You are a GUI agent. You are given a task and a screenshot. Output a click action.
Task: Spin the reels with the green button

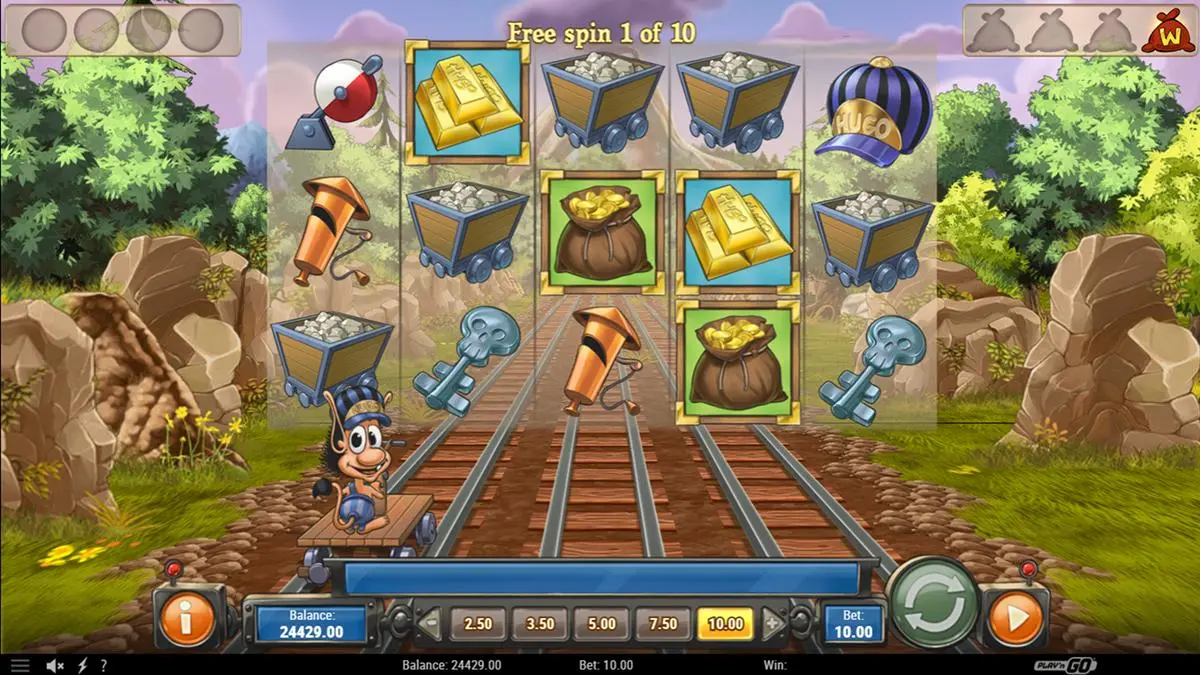934,603
